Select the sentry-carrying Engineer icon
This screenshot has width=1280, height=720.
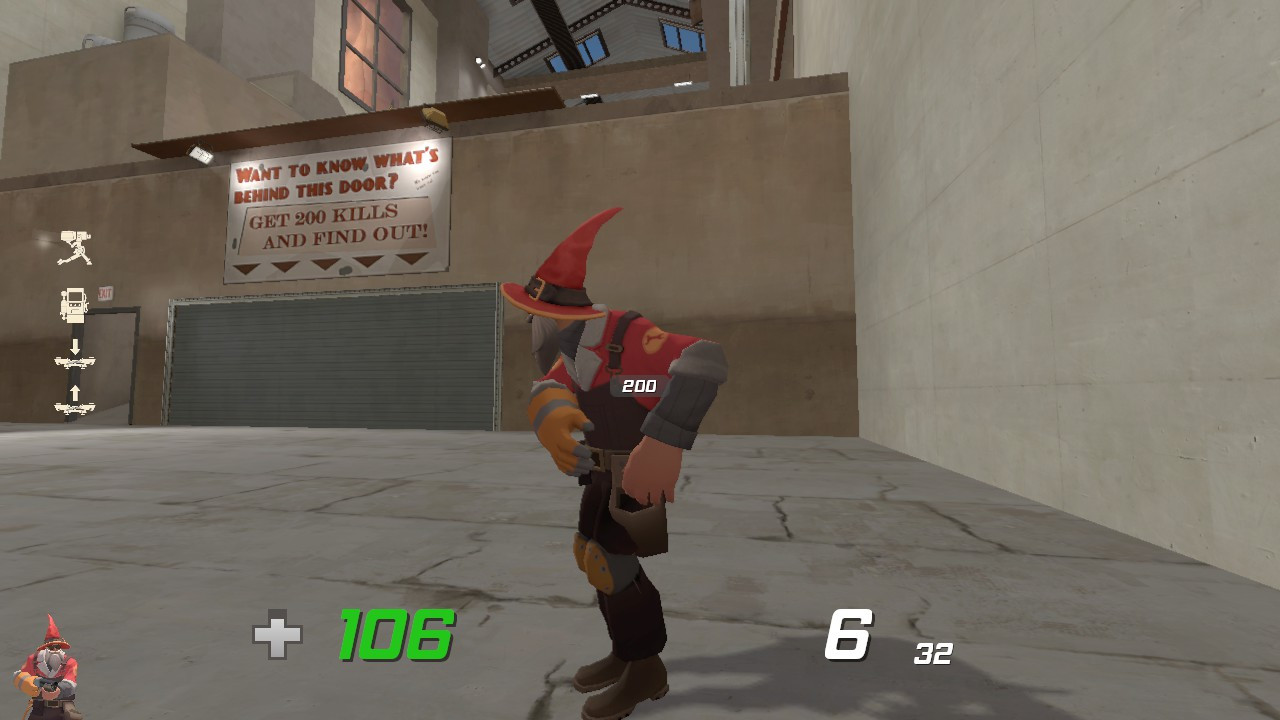[x=76, y=245]
